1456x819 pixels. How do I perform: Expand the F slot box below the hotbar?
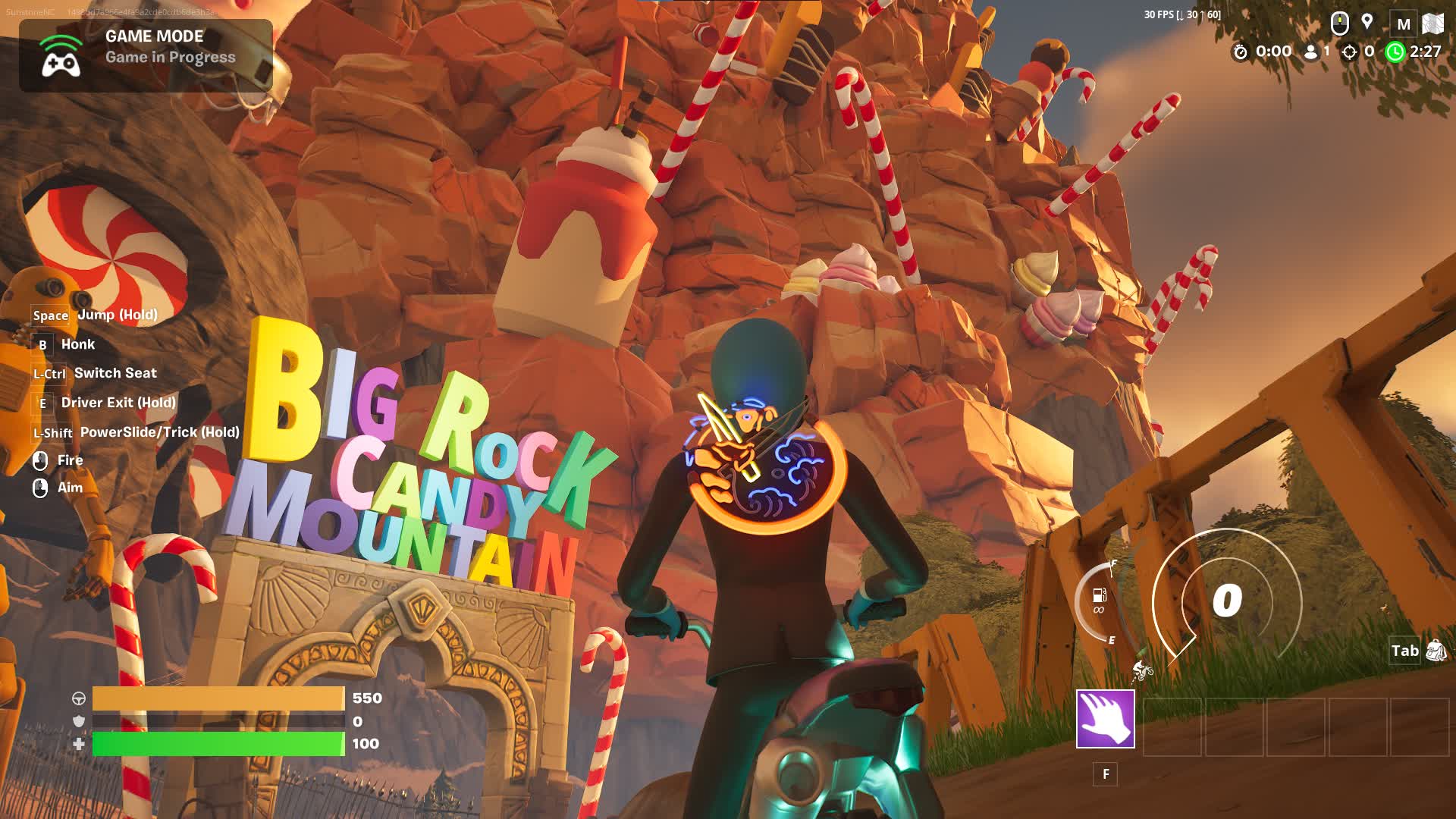click(x=1106, y=774)
